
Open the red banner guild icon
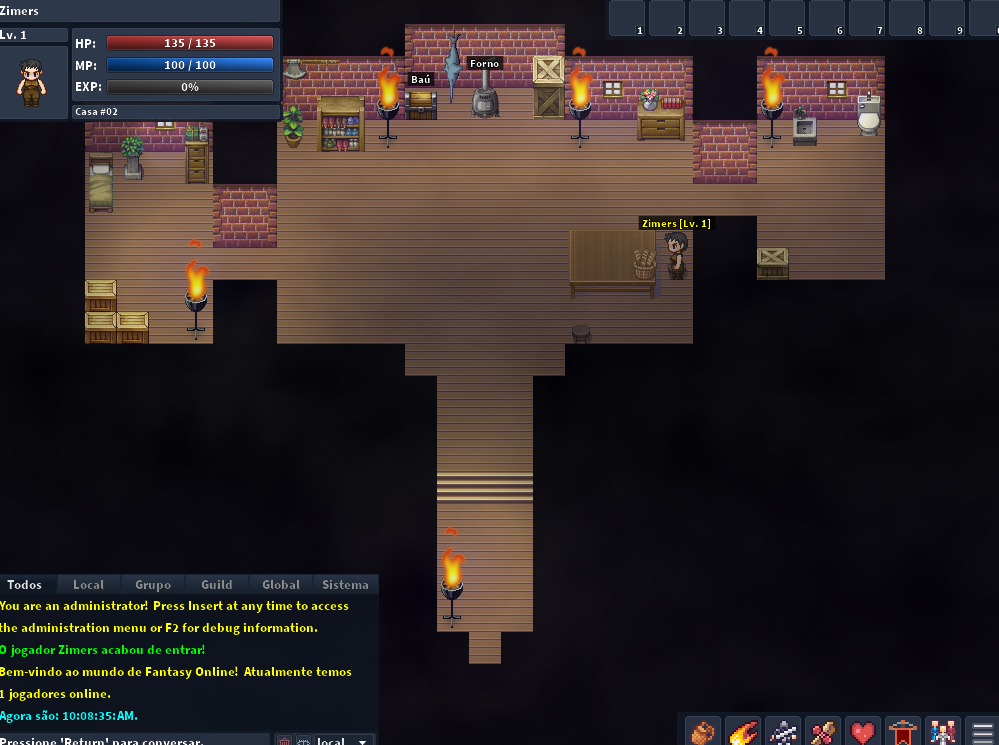tap(904, 732)
